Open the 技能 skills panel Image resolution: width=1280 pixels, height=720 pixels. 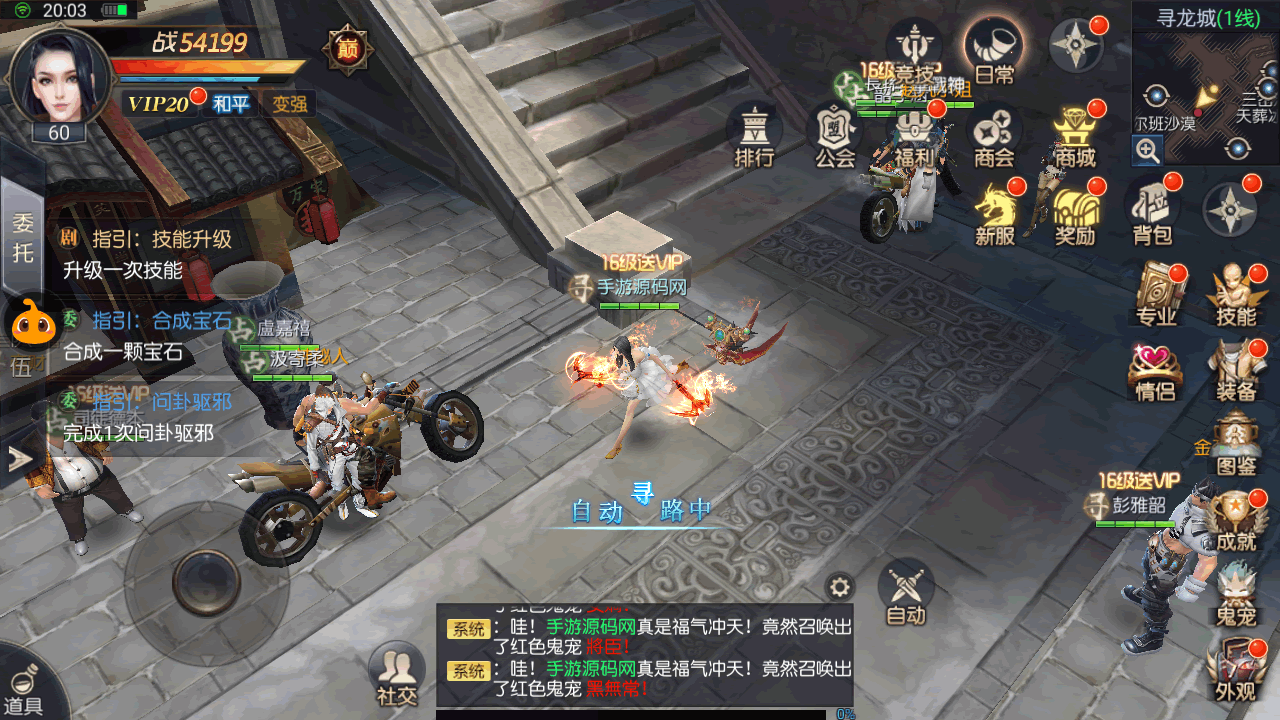tap(1236, 295)
